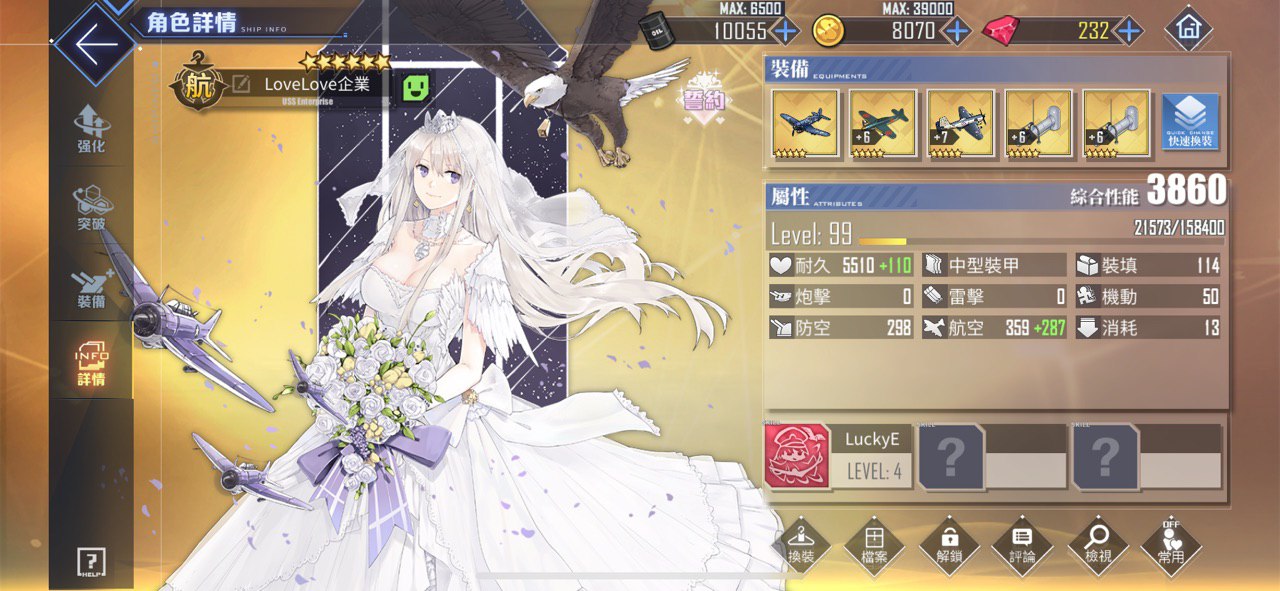
Task: Add more oil with plus button
Action: [785, 31]
